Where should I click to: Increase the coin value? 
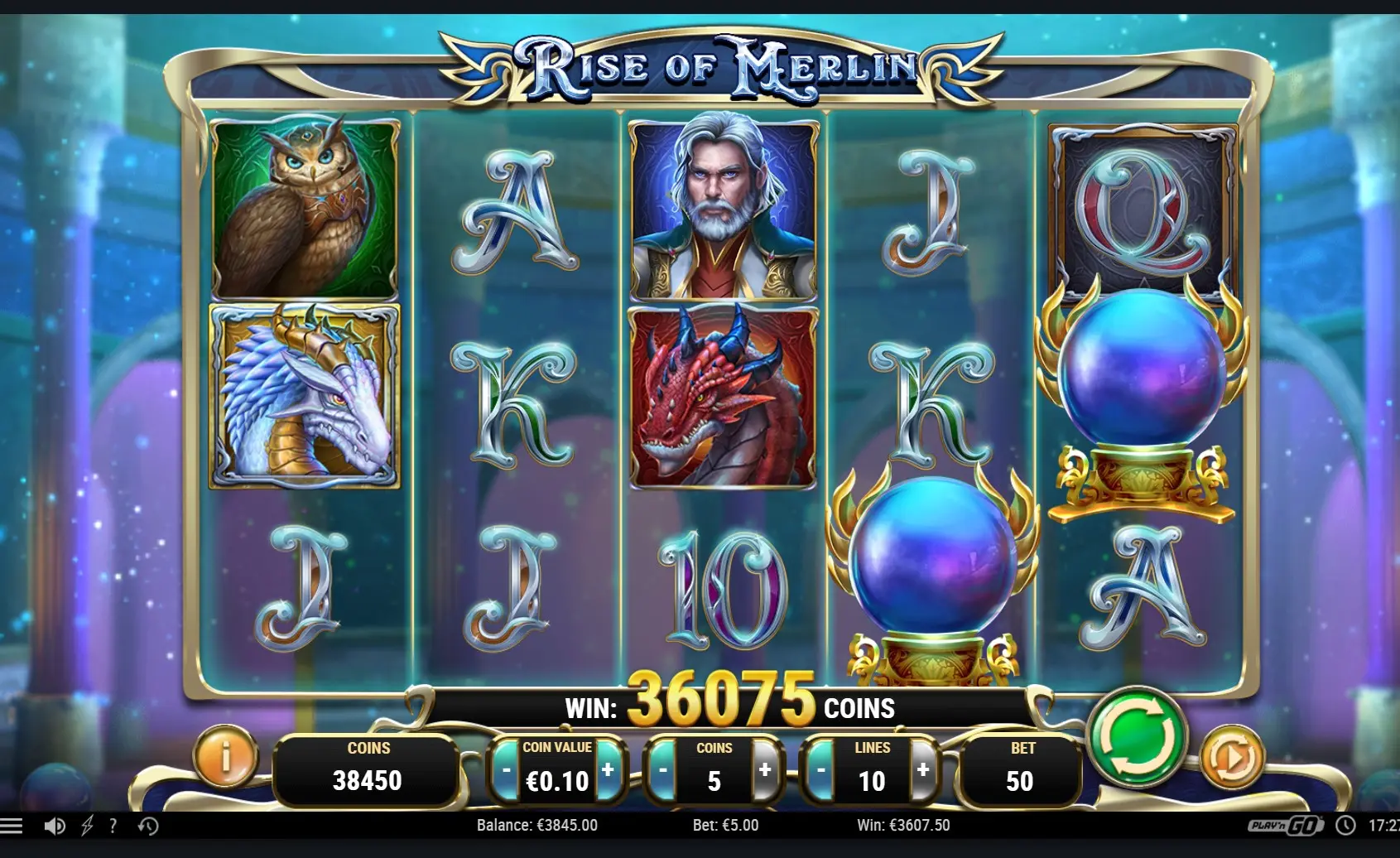[x=608, y=770]
